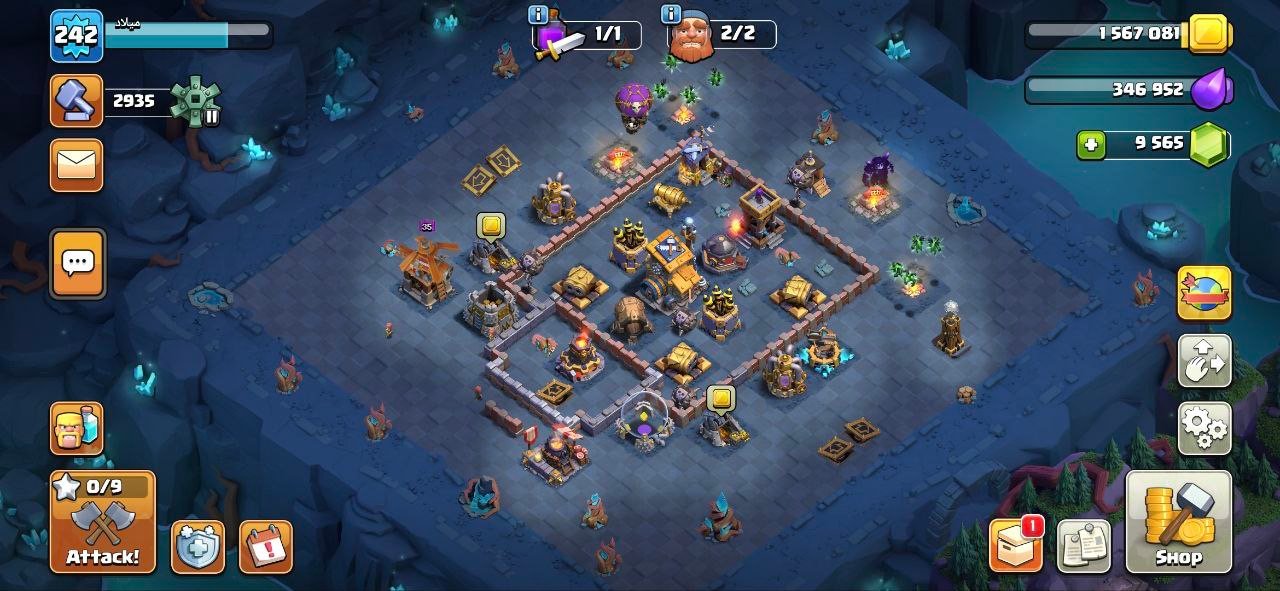Show info for the builder count
The image size is (1280, 591).
671,14
